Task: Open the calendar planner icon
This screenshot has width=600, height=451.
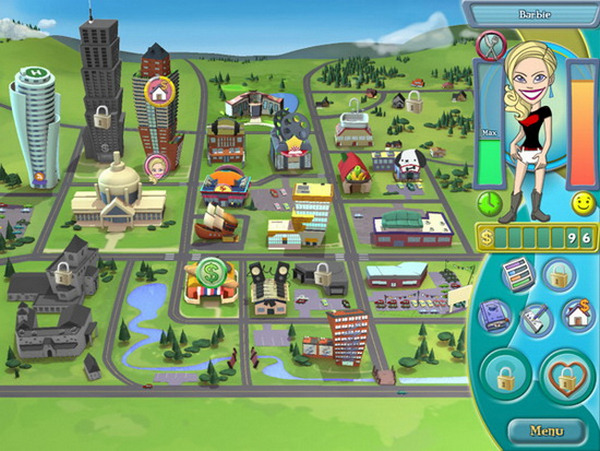Action: [x=517, y=275]
